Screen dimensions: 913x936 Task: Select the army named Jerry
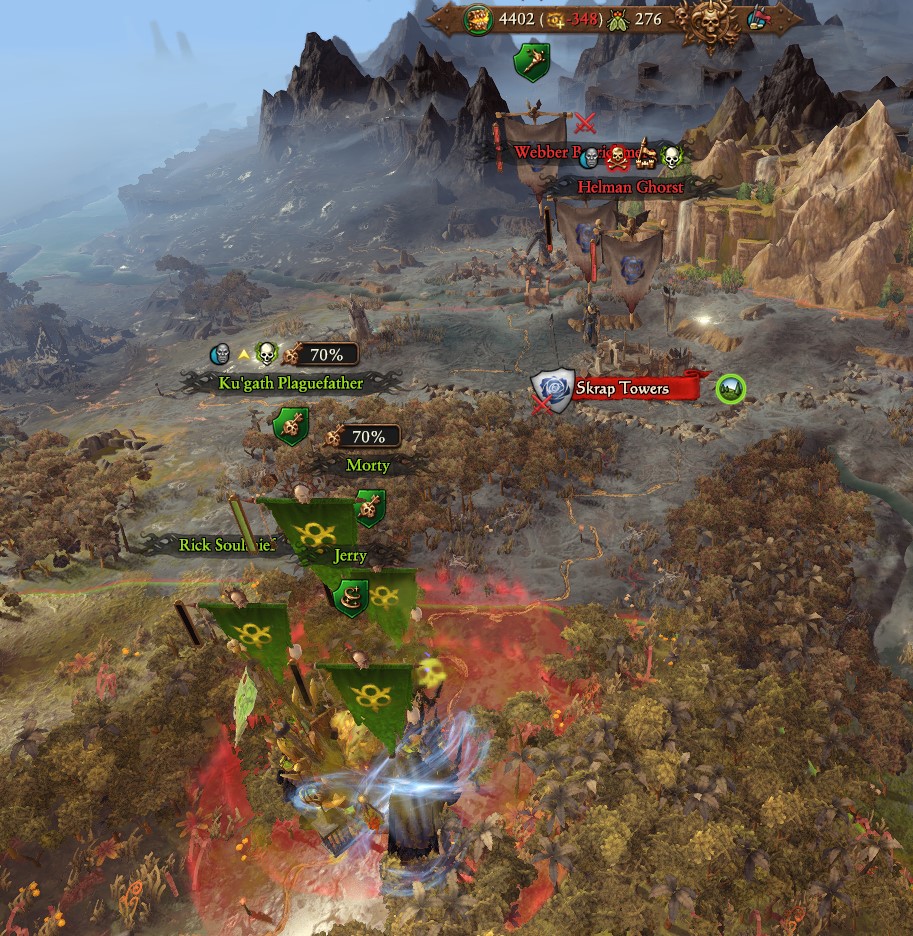click(x=350, y=555)
